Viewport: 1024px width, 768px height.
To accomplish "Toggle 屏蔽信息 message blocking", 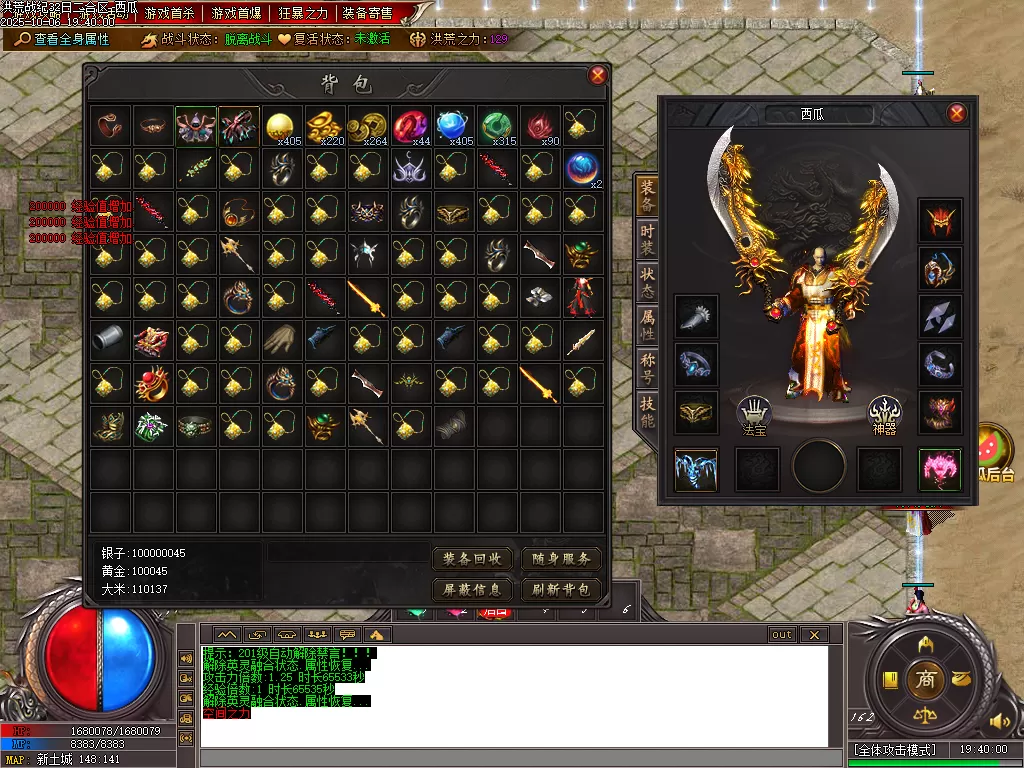I will (x=472, y=589).
